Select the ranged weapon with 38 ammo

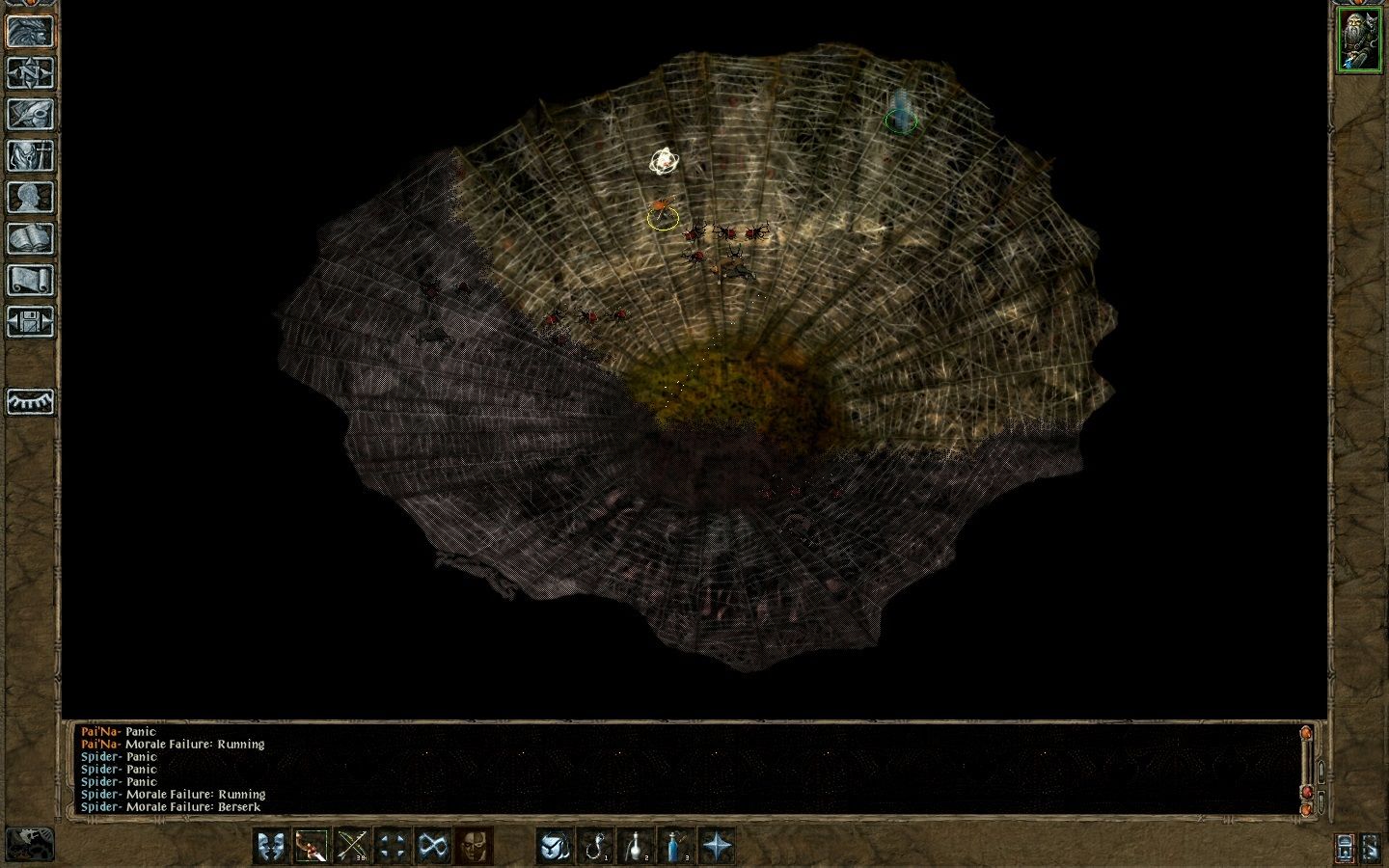(x=352, y=846)
